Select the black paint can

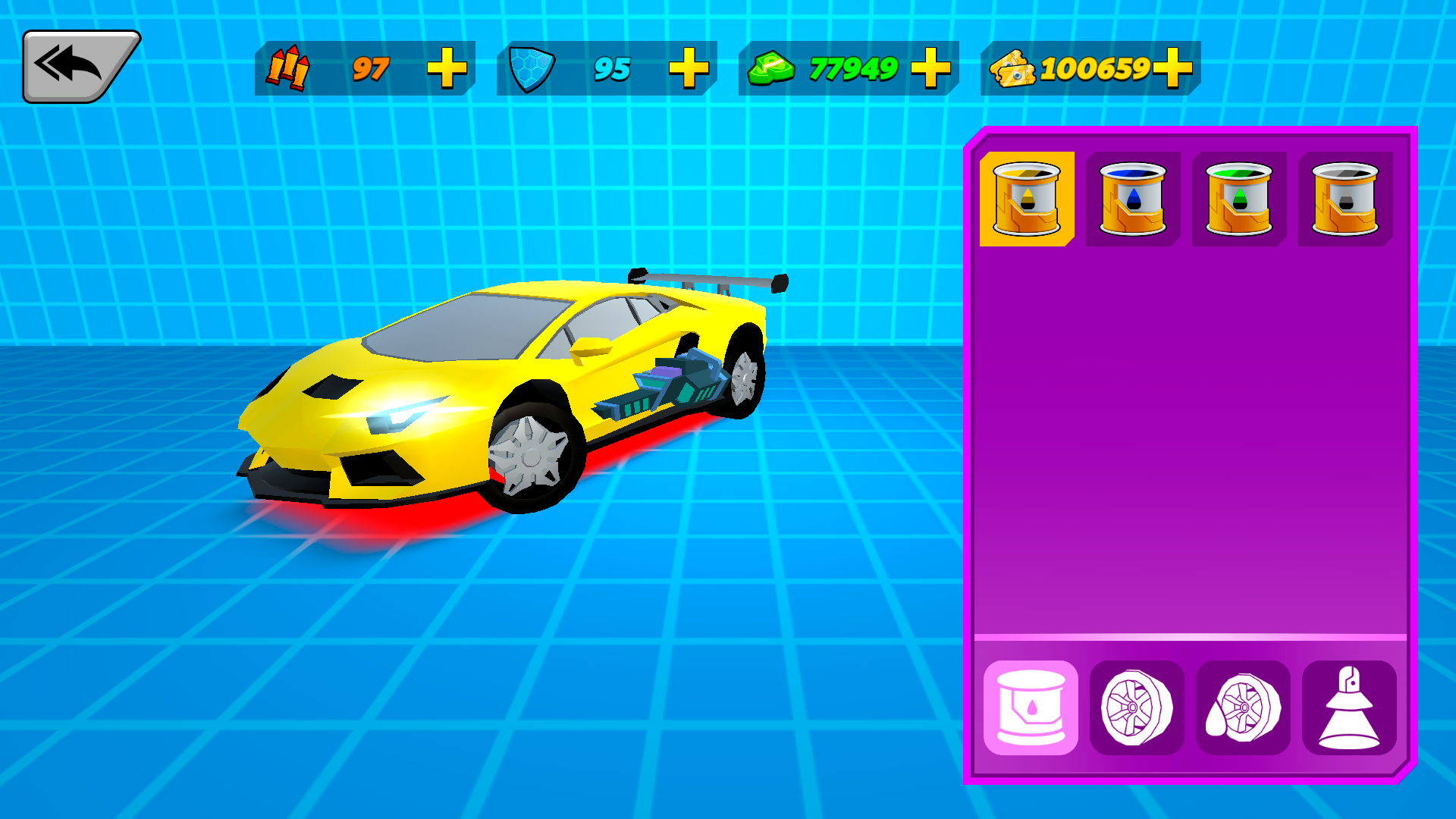[1345, 199]
